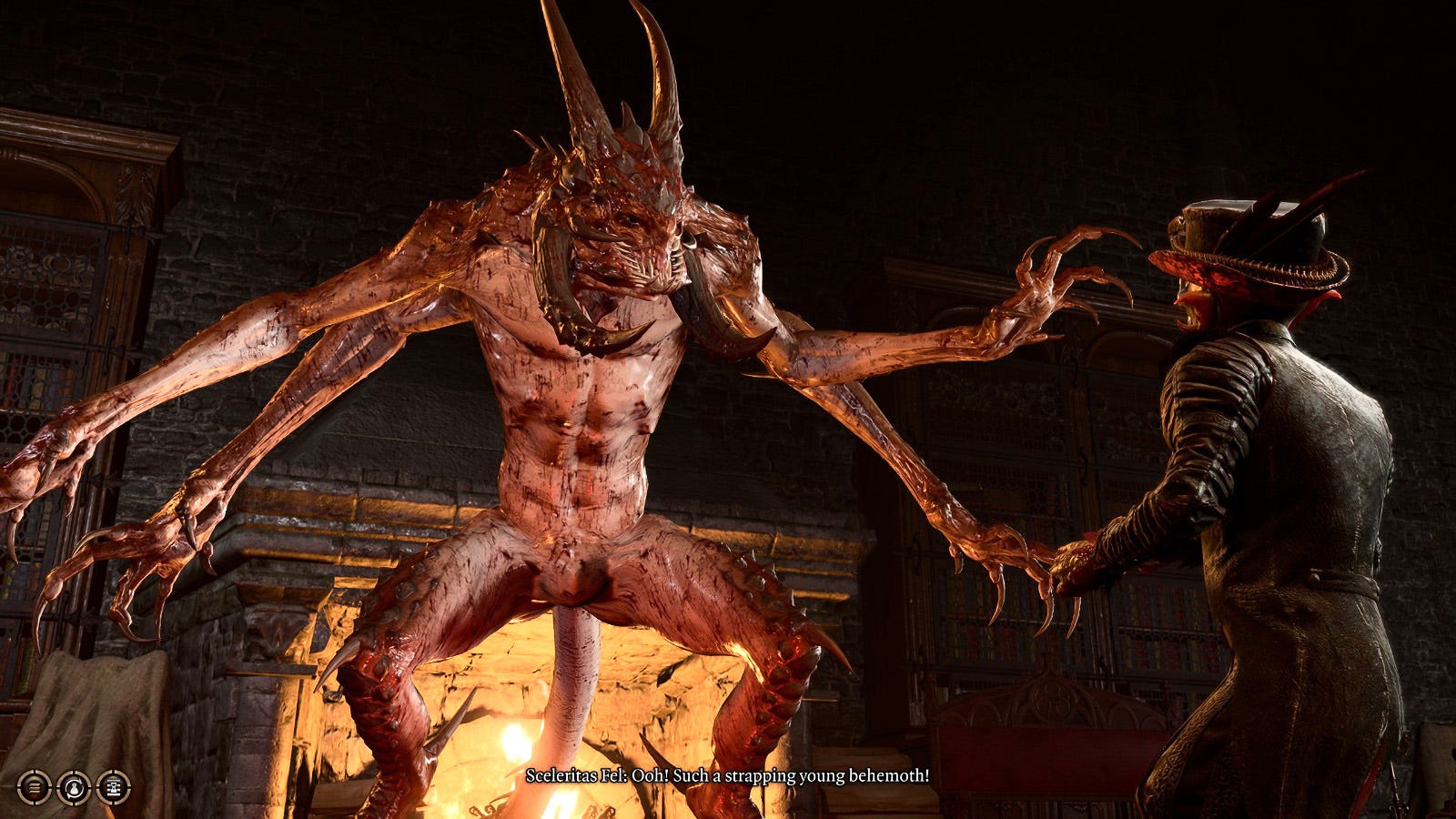Open the menu icon with three horizontal lines

[35, 787]
